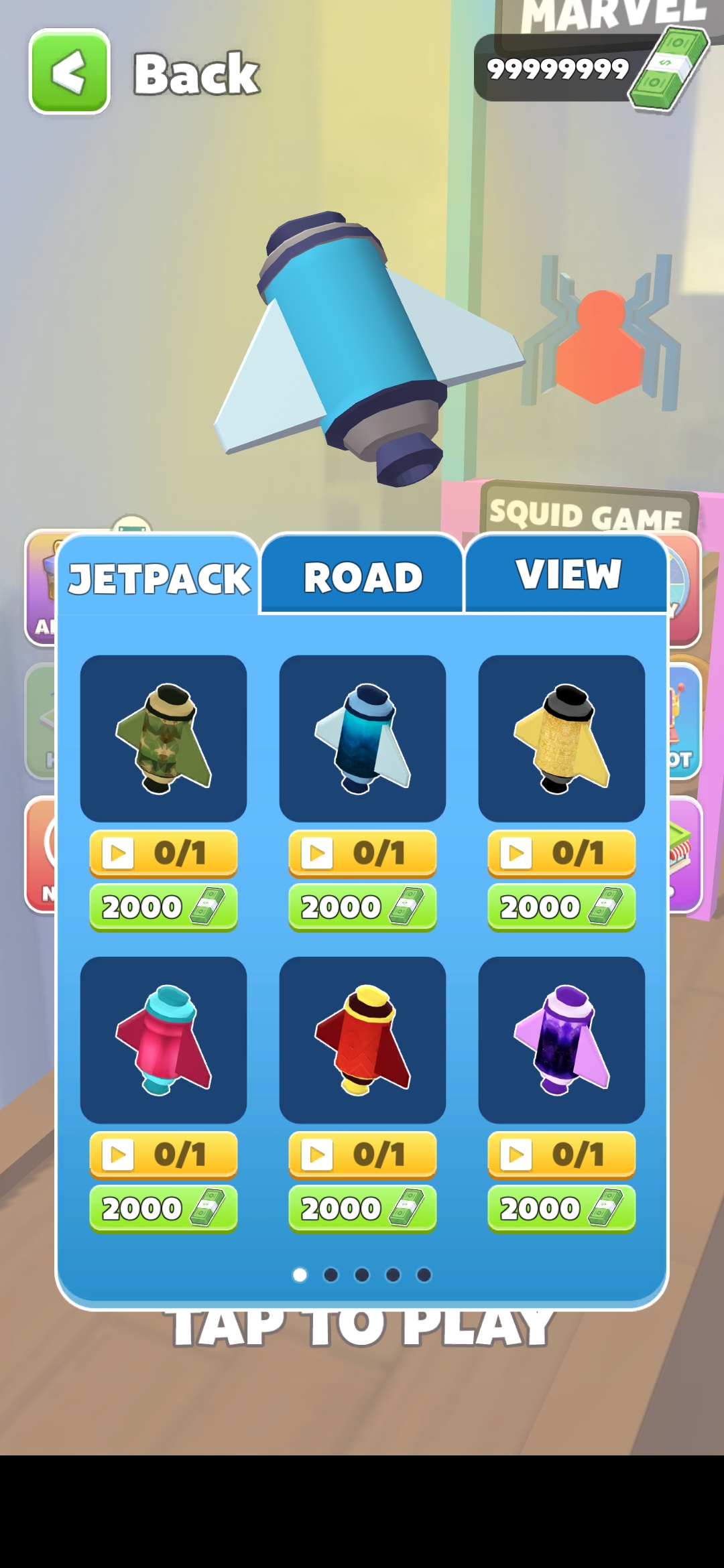Choose the camouflage jetpack thumbnail
724x1568 pixels.
[164, 738]
